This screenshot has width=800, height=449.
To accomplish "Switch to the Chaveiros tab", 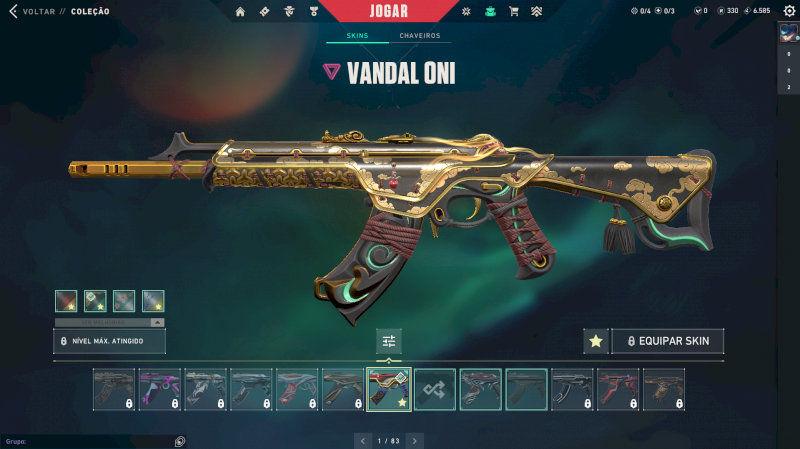I will [419, 36].
